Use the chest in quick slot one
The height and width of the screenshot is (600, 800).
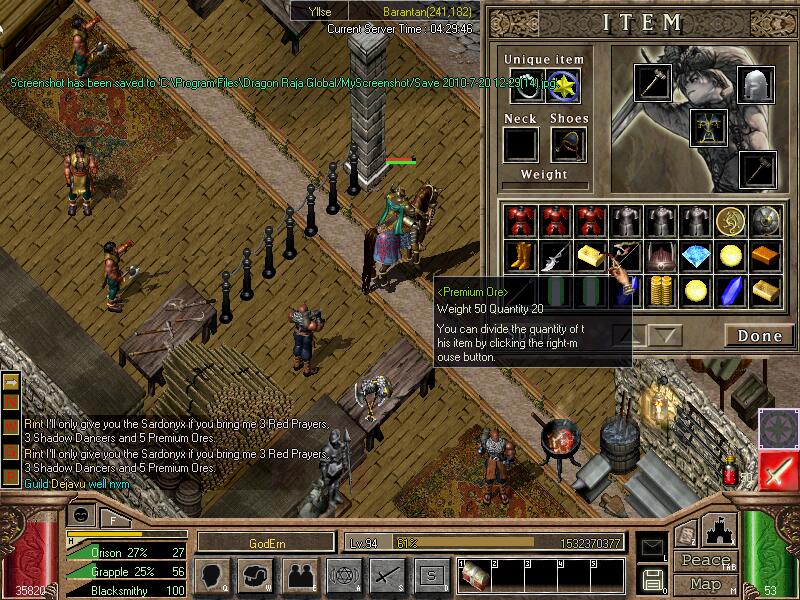pyautogui.click(x=474, y=575)
